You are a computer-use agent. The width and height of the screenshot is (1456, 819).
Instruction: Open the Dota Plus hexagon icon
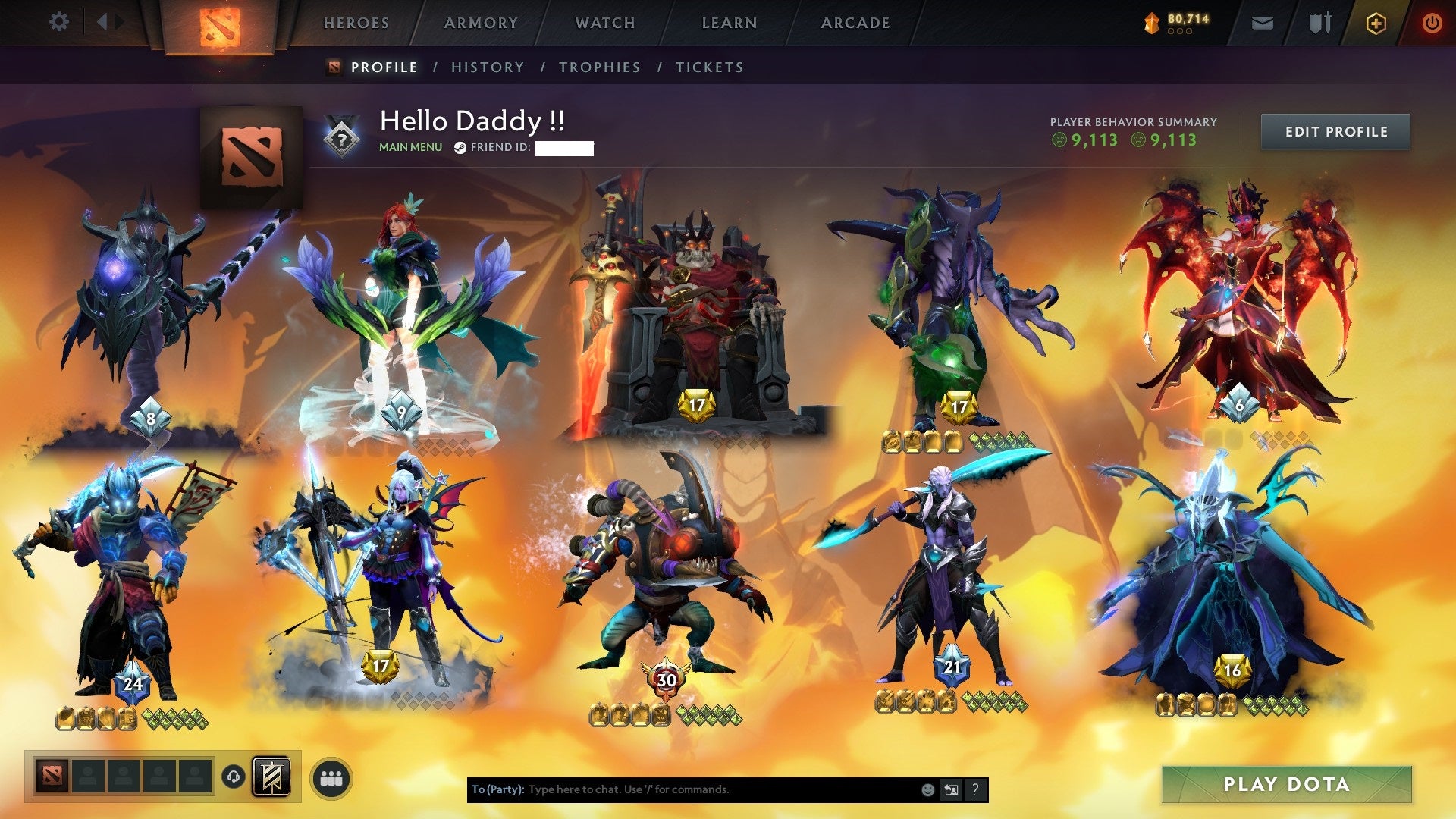click(1377, 22)
